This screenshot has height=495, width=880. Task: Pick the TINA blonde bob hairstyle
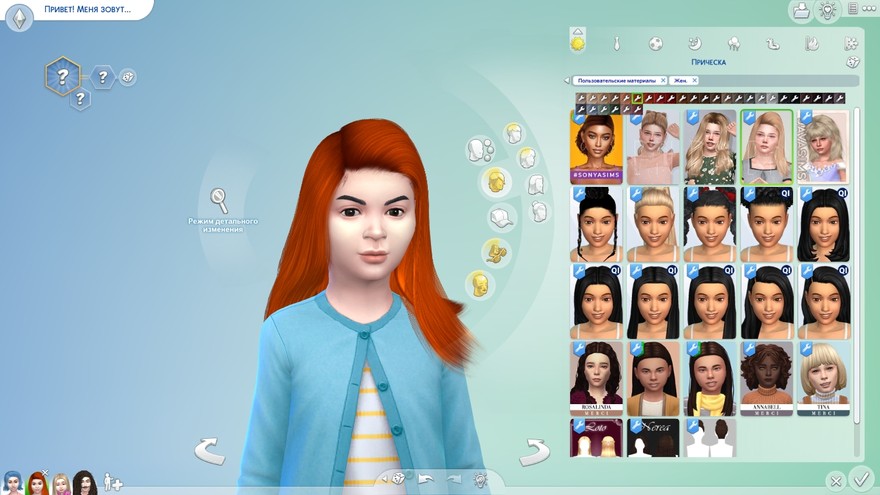[824, 377]
